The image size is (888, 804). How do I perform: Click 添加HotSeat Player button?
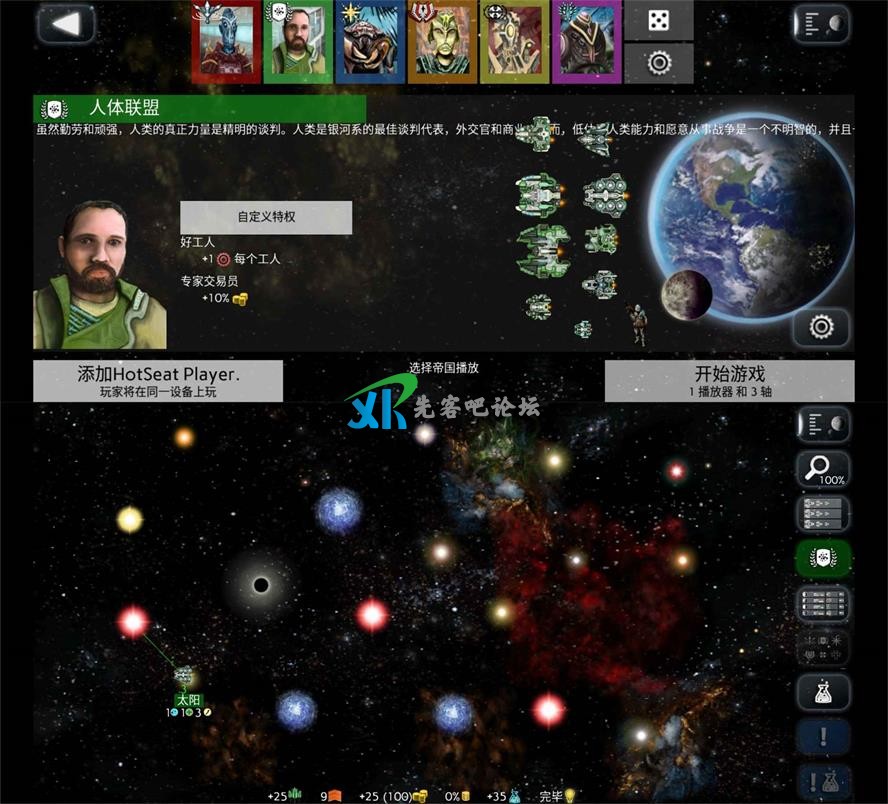(x=158, y=380)
